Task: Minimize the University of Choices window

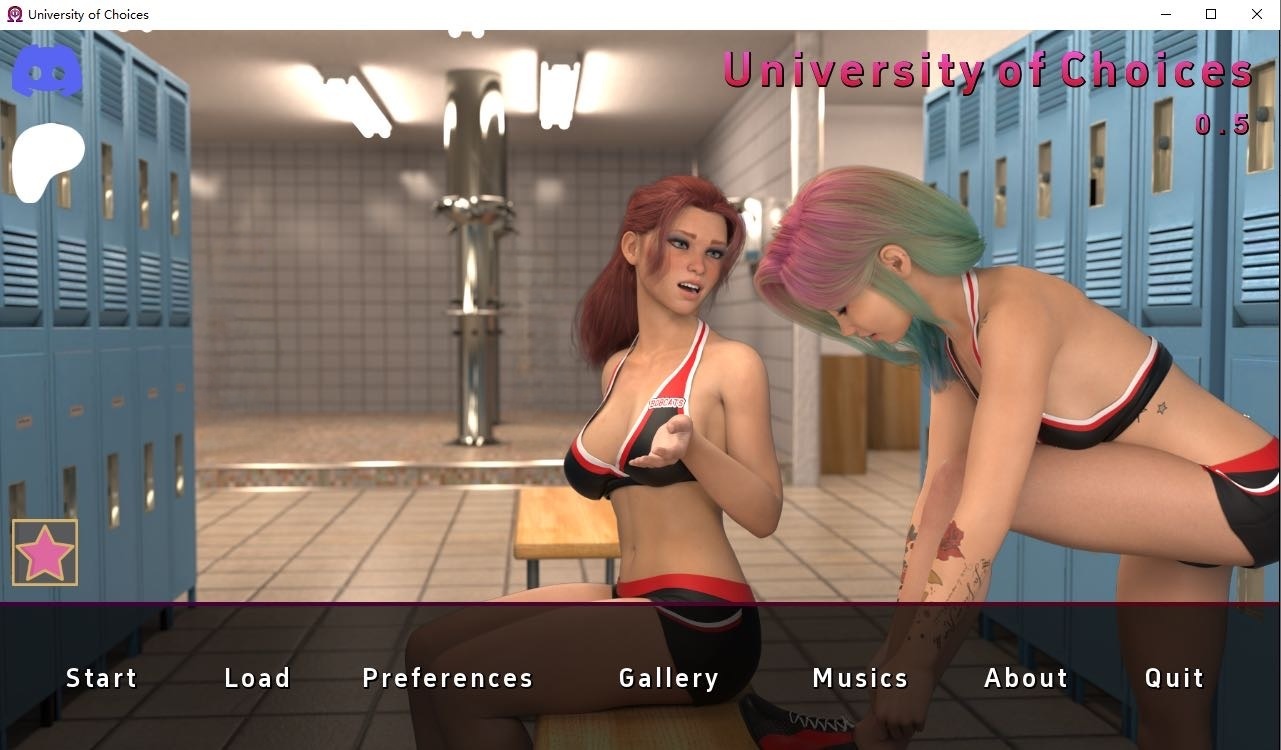Action: pos(1166,14)
